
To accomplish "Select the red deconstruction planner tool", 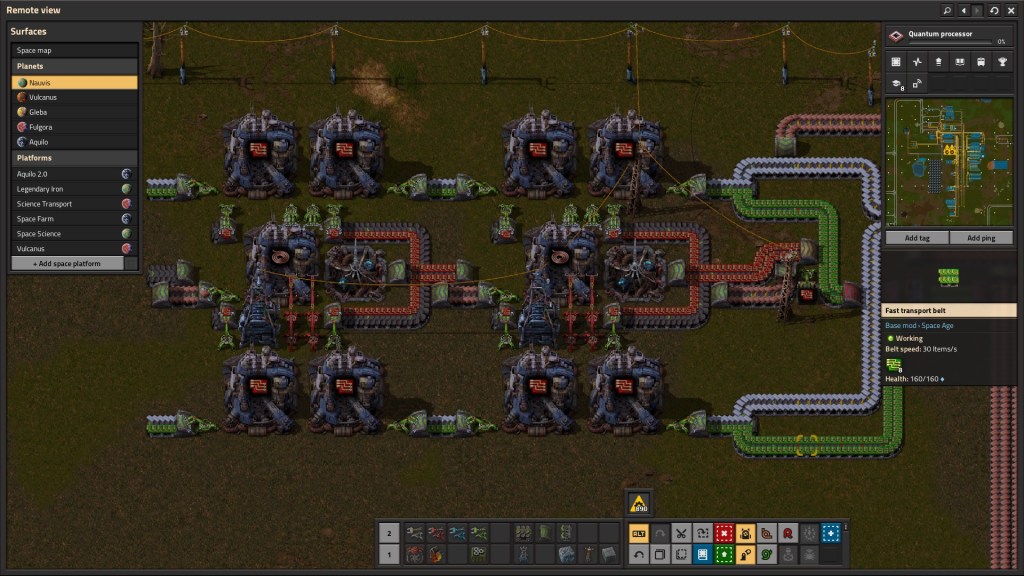I will [x=723, y=533].
